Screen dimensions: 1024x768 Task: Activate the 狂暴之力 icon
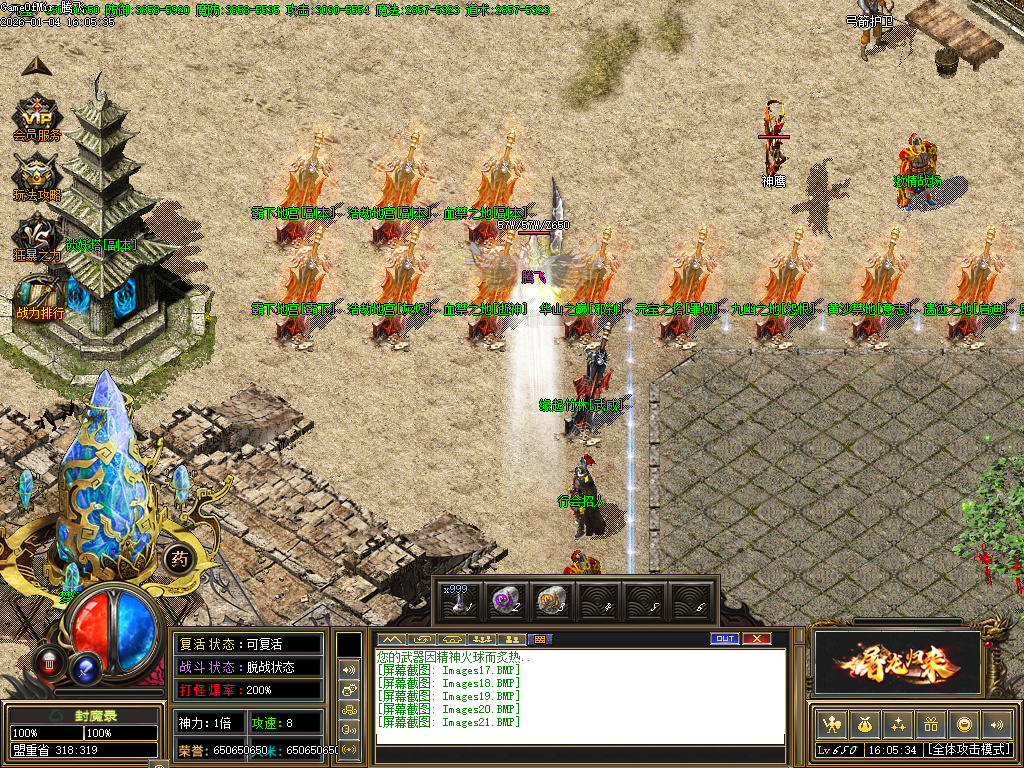(37, 236)
